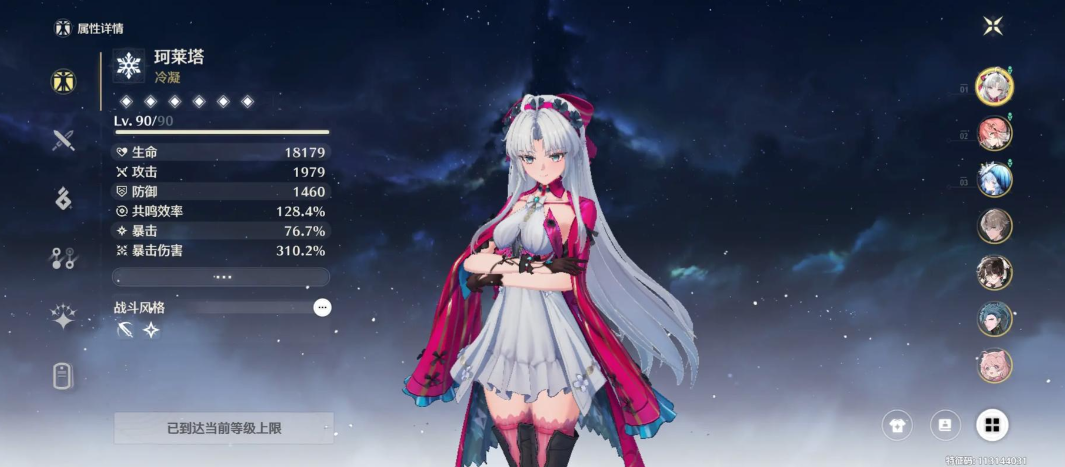1065x467 pixels.
Task: Open the resonance chain nodes tab
Action: point(64,258)
